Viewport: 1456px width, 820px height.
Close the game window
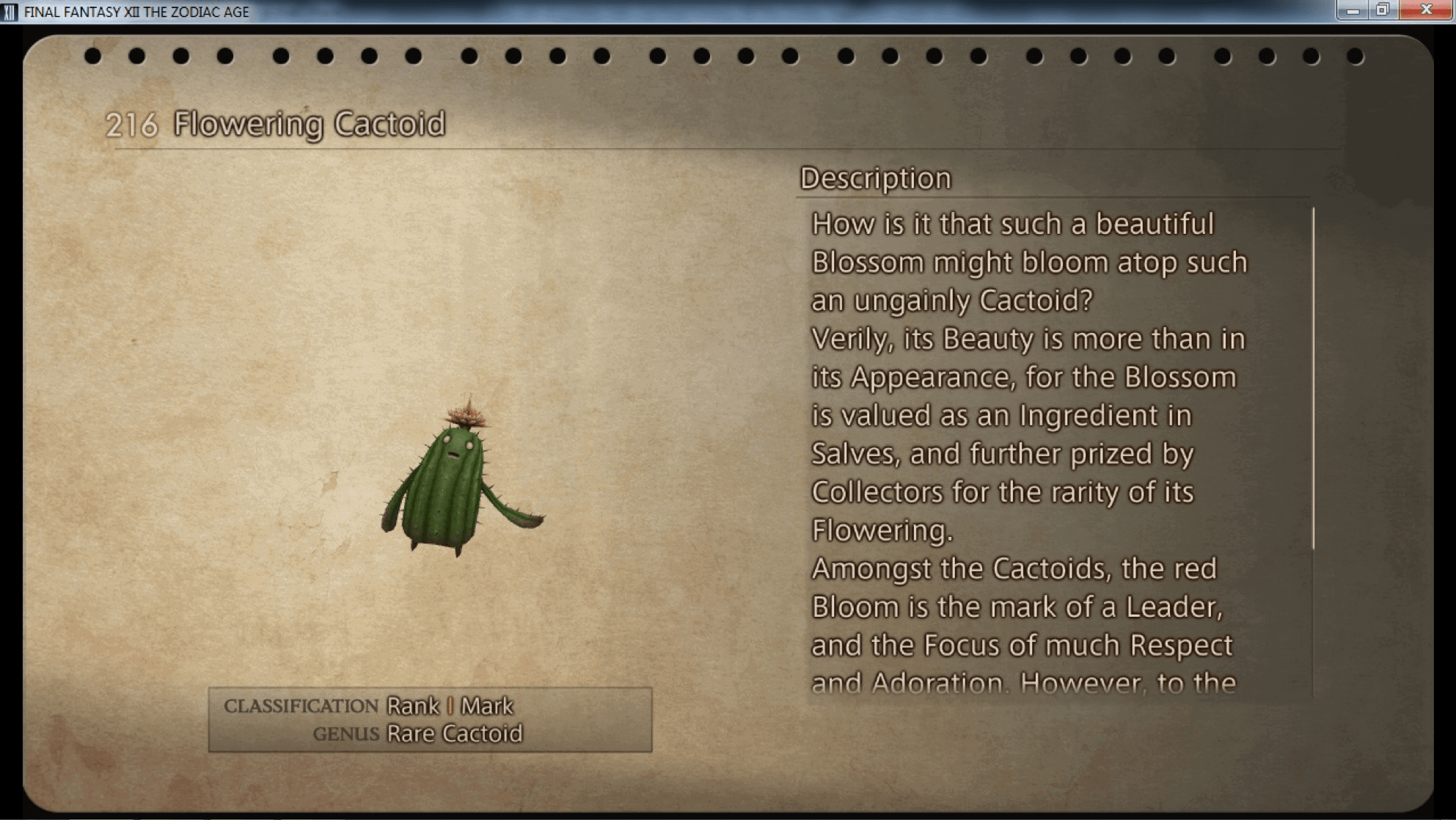[1427, 10]
